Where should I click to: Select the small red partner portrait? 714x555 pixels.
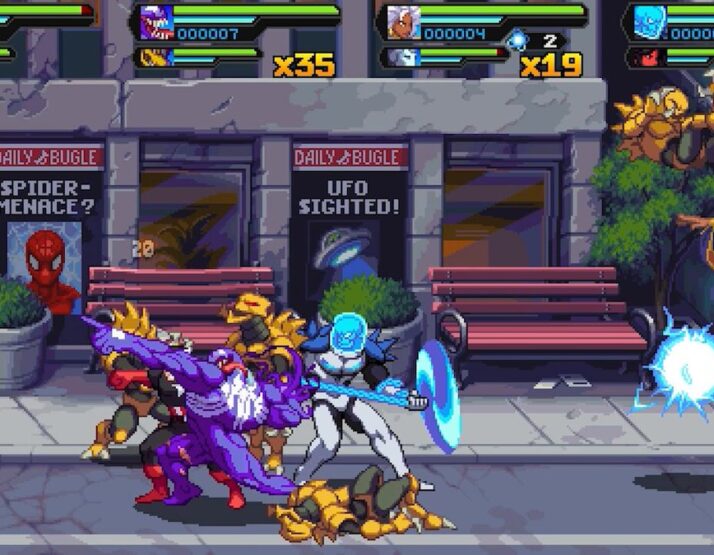click(x=646, y=58)
